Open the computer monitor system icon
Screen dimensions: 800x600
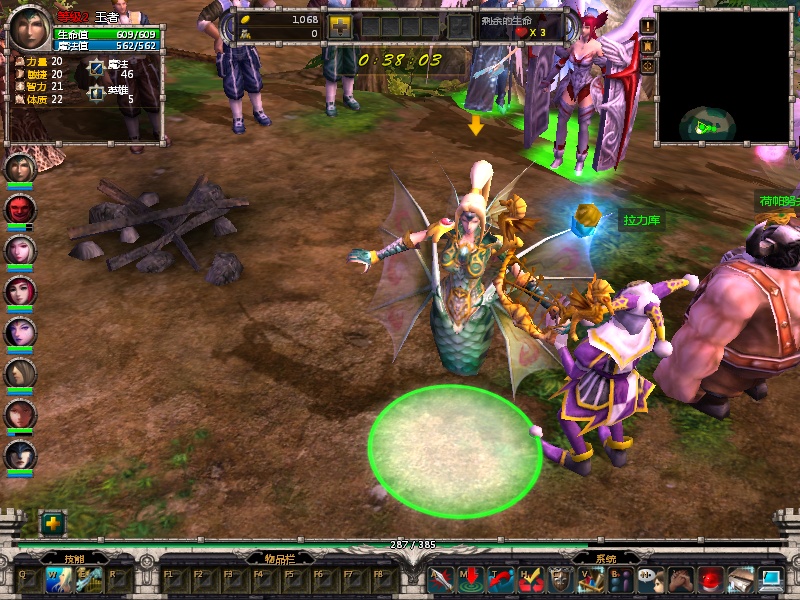tap(770, 580)
